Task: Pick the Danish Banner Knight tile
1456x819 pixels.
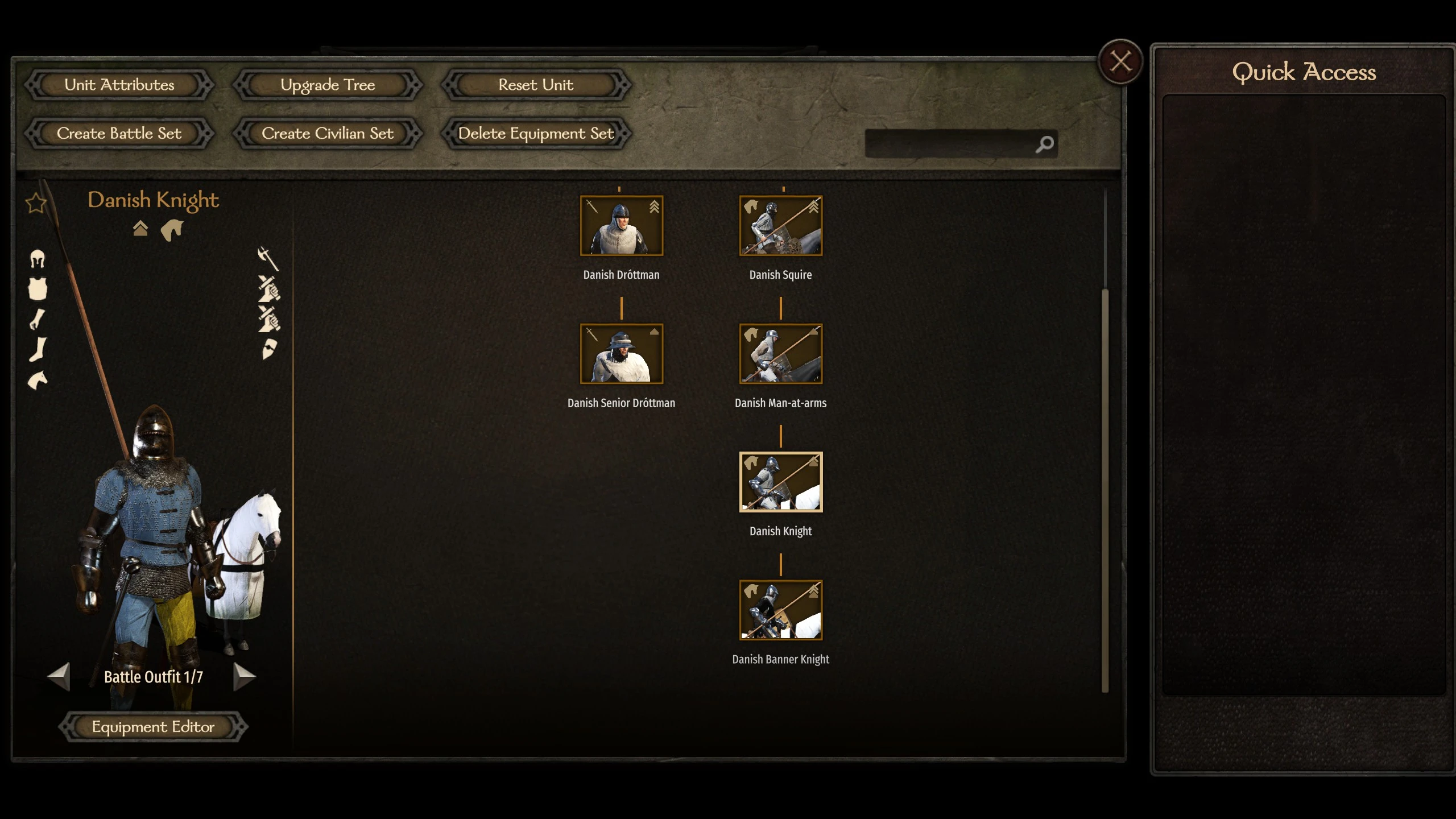Action: click(780, 610)
